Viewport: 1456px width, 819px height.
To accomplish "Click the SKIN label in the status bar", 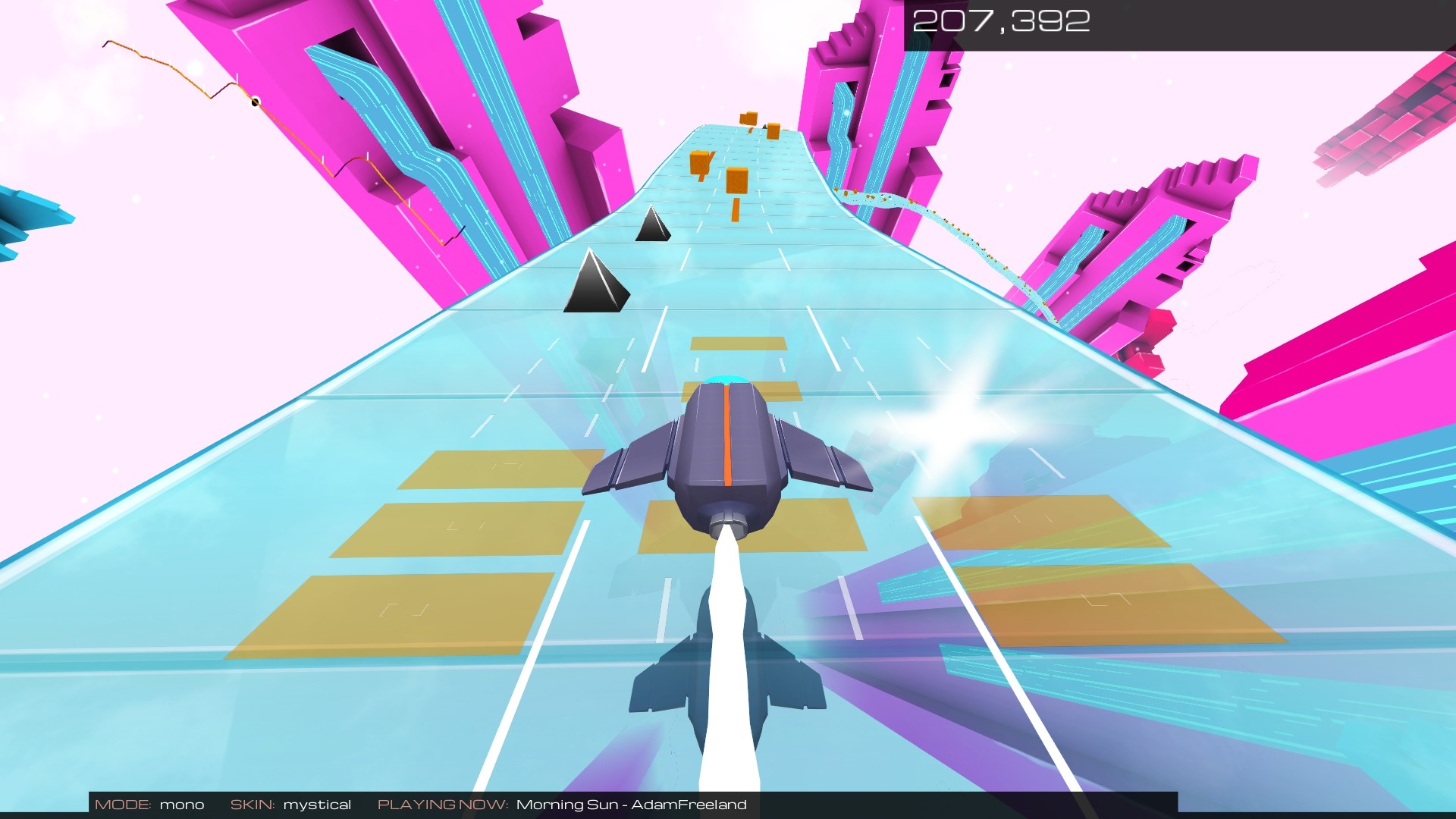I will (253, 804).
